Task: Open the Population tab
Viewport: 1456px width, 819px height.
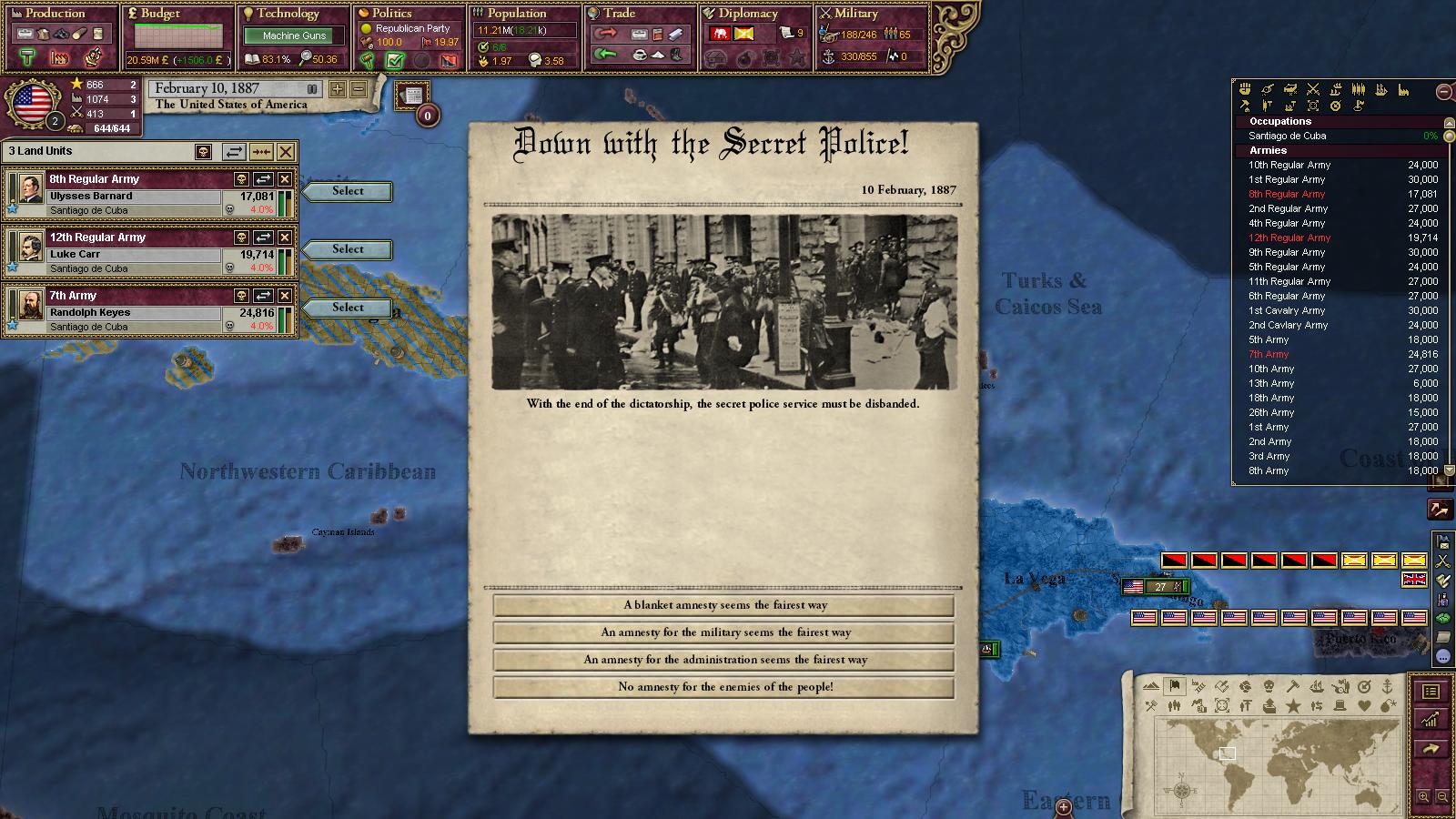Action: [516, 14]
